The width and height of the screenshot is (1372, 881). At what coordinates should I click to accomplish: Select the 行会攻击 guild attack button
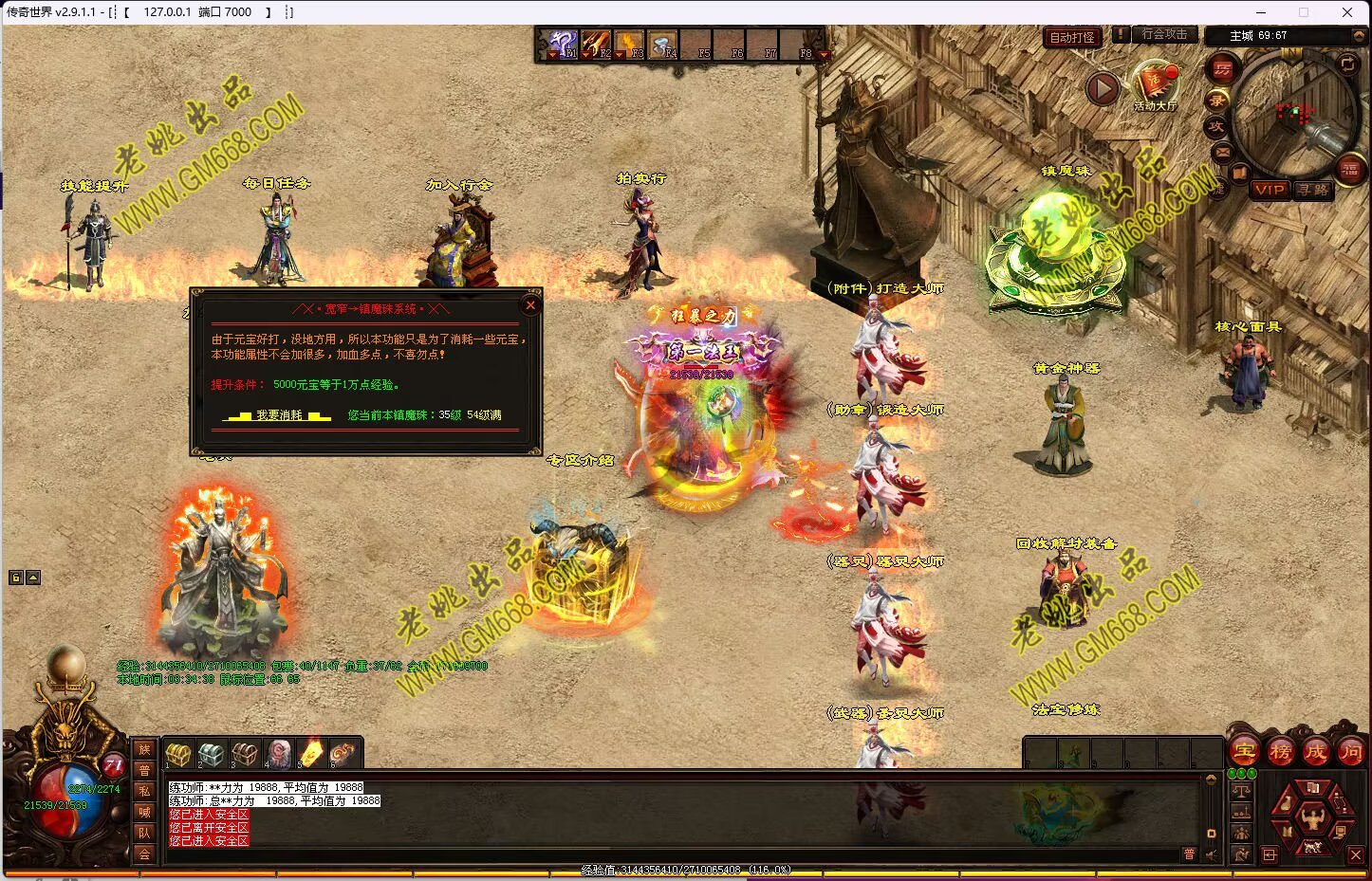tap(1164, 34)
